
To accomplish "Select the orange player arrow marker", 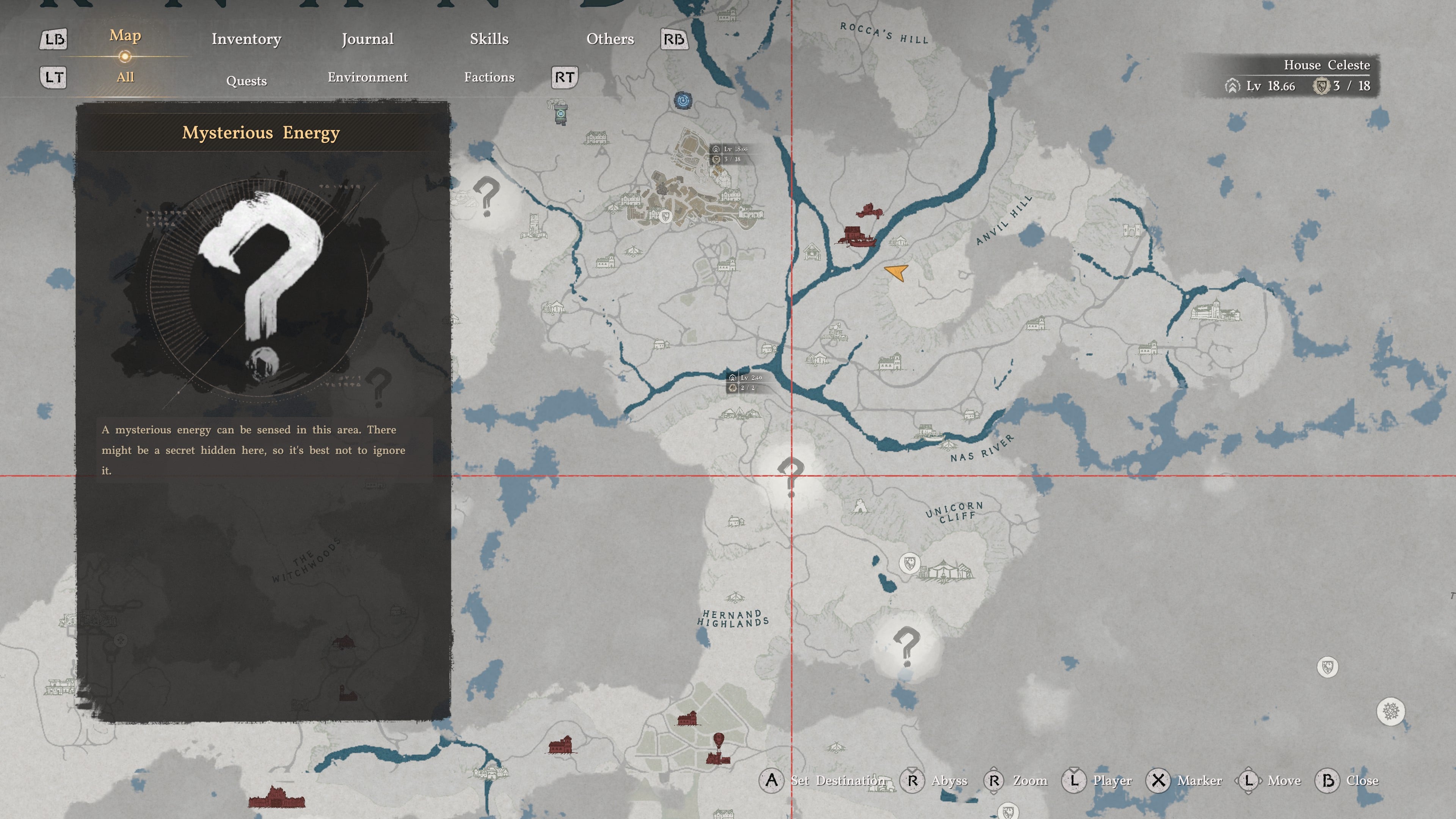I will coord(896,272).
